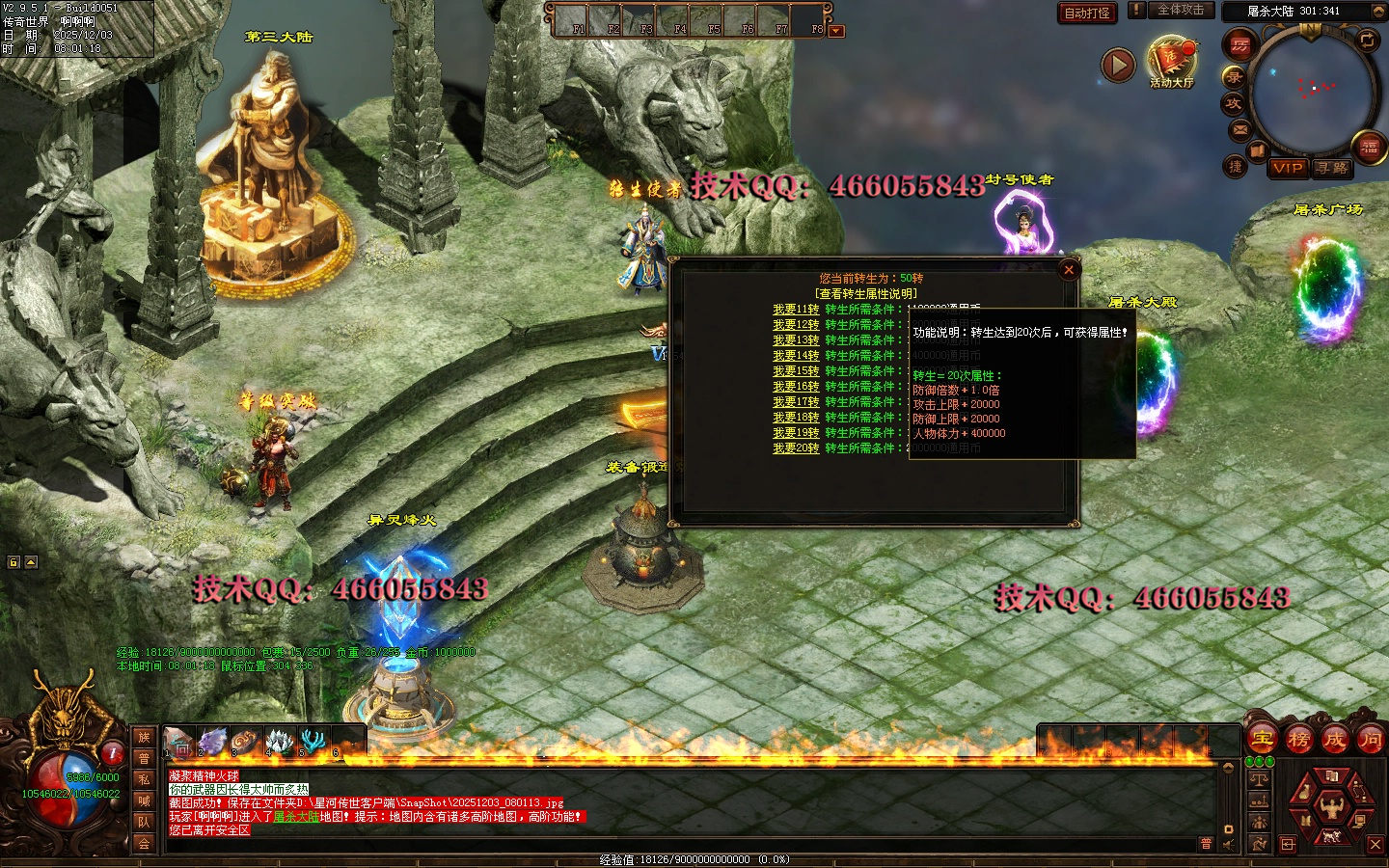Switch to the 私 private chat channel
This screenshot has width=1389, height=868.
tap(144, 779)
